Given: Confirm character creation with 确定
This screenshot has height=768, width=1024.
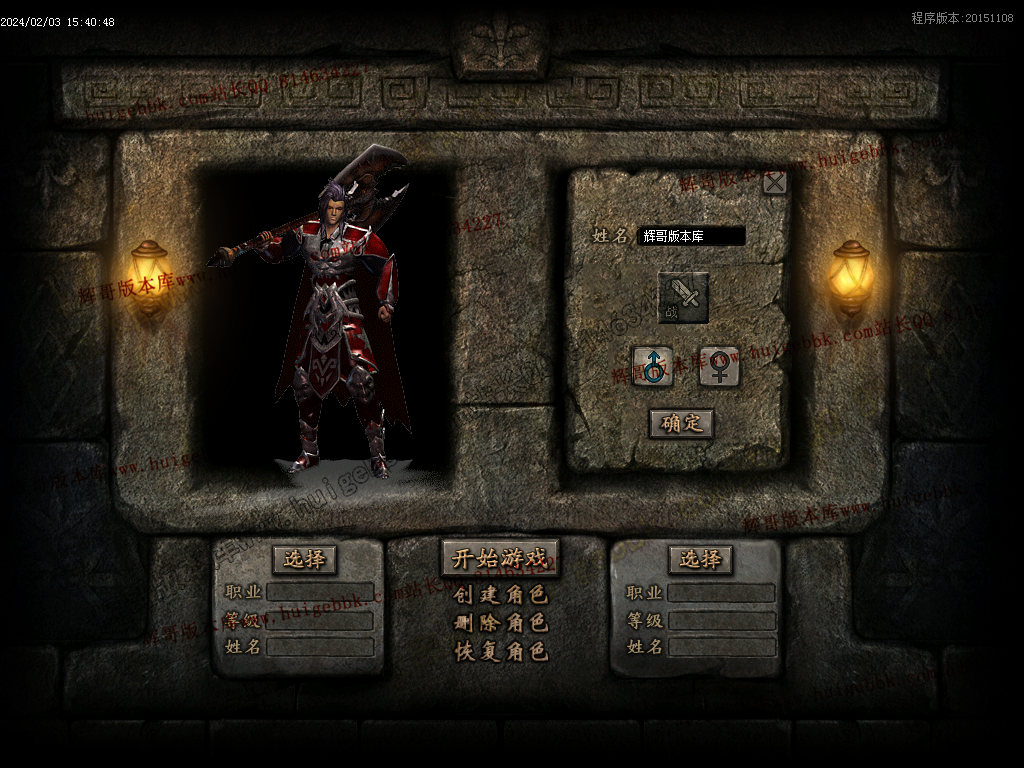Looking at the screenshot, I should click(681, 423).
